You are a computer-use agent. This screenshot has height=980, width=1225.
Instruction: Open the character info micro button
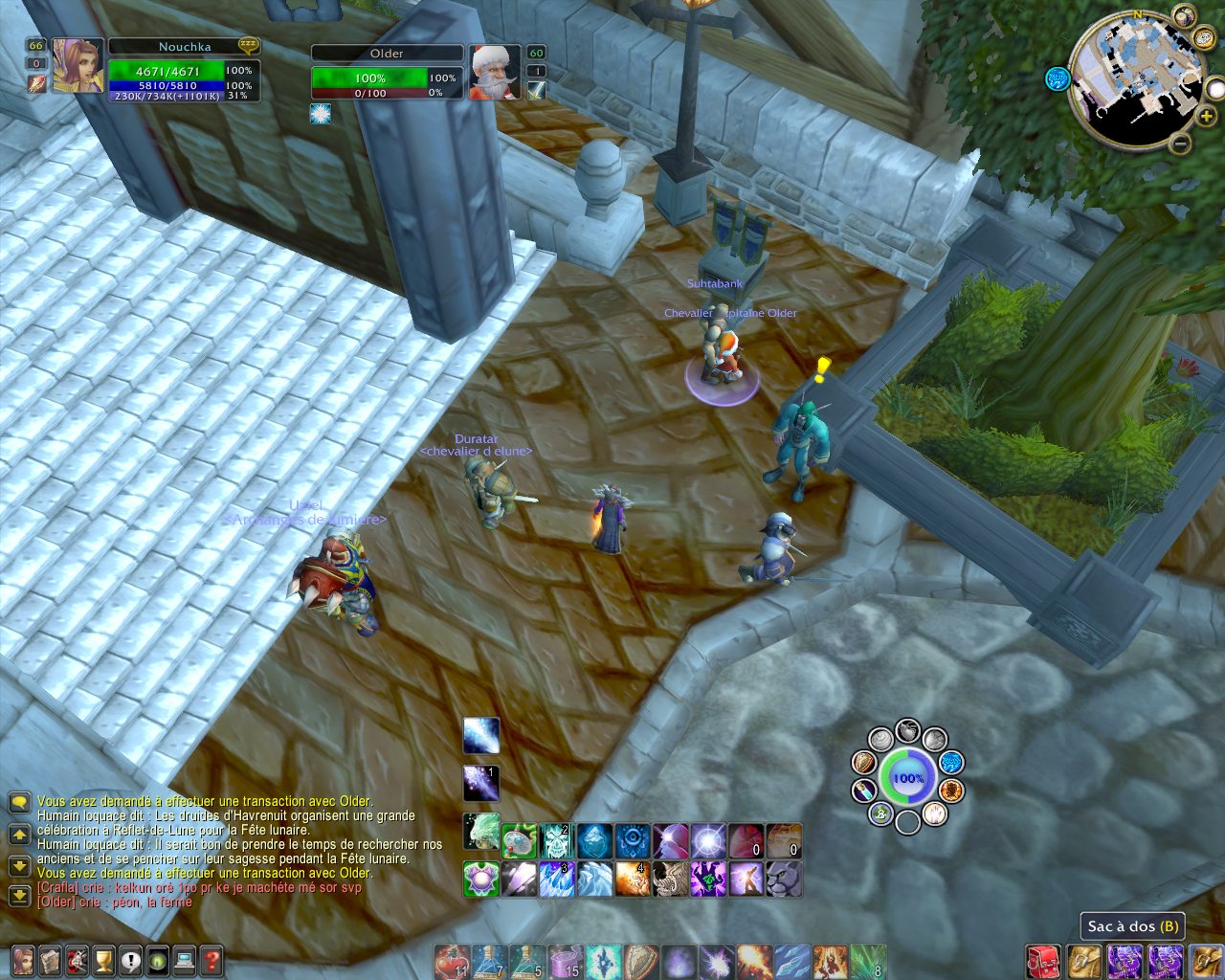point(22,960)
